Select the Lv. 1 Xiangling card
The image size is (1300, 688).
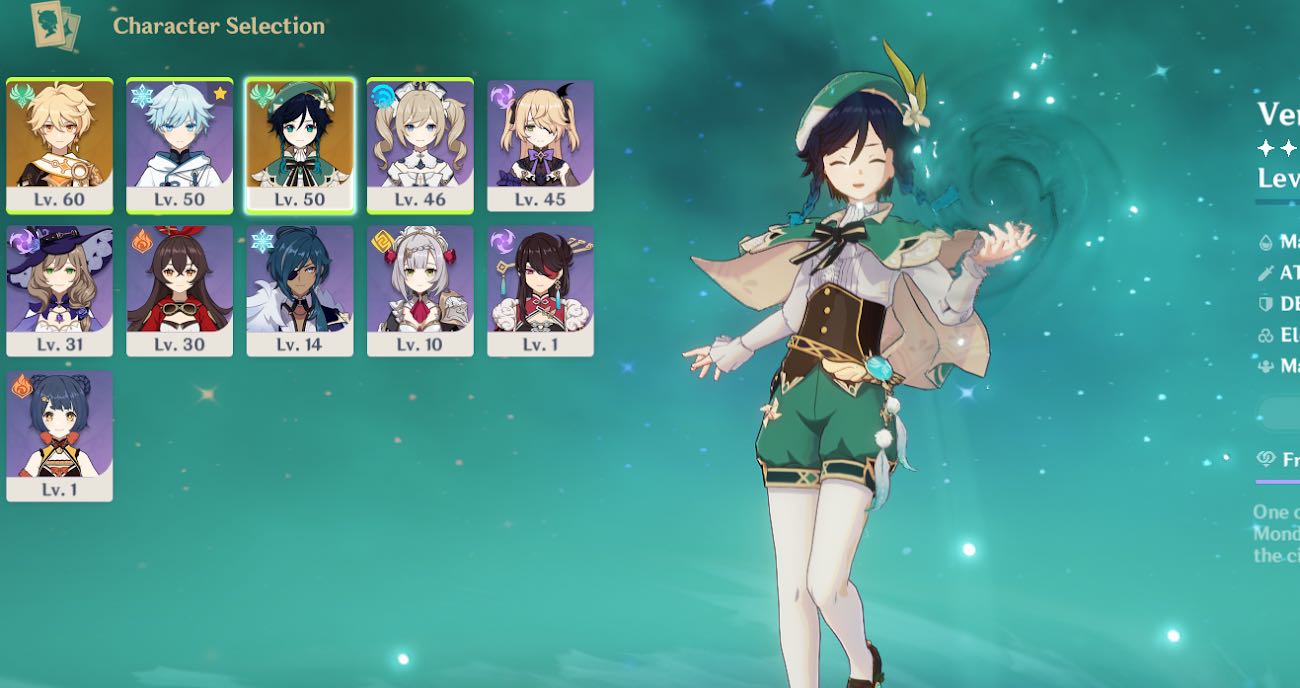(x=59, y=435)
